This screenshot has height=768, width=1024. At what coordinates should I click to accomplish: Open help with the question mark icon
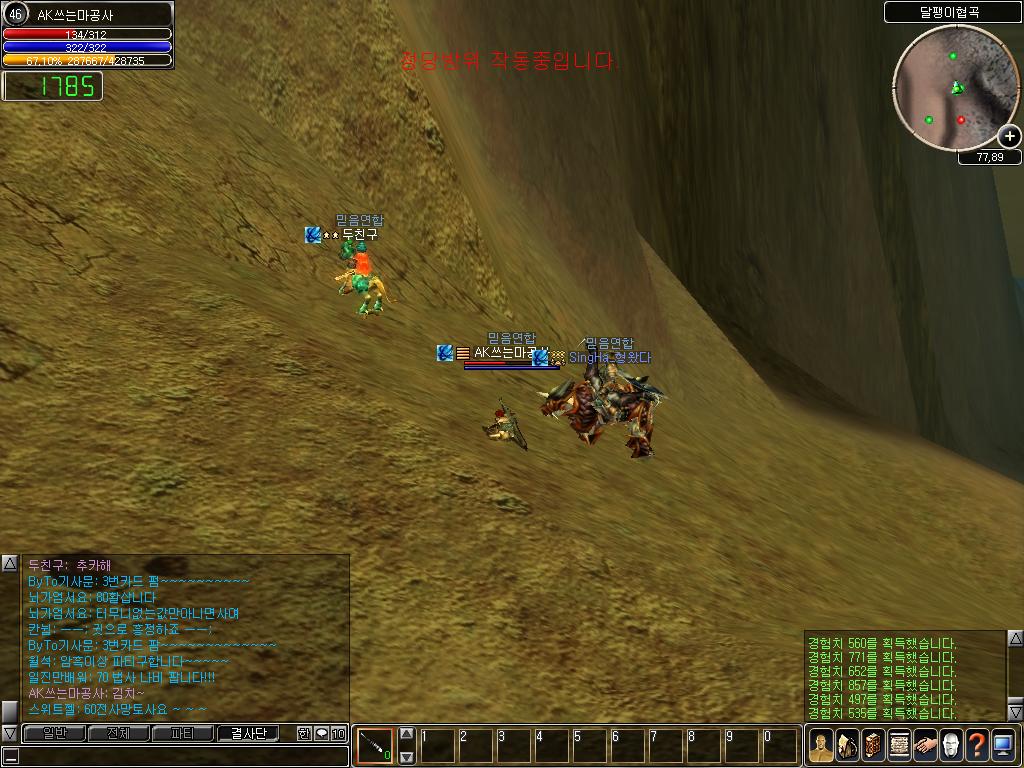977,744
